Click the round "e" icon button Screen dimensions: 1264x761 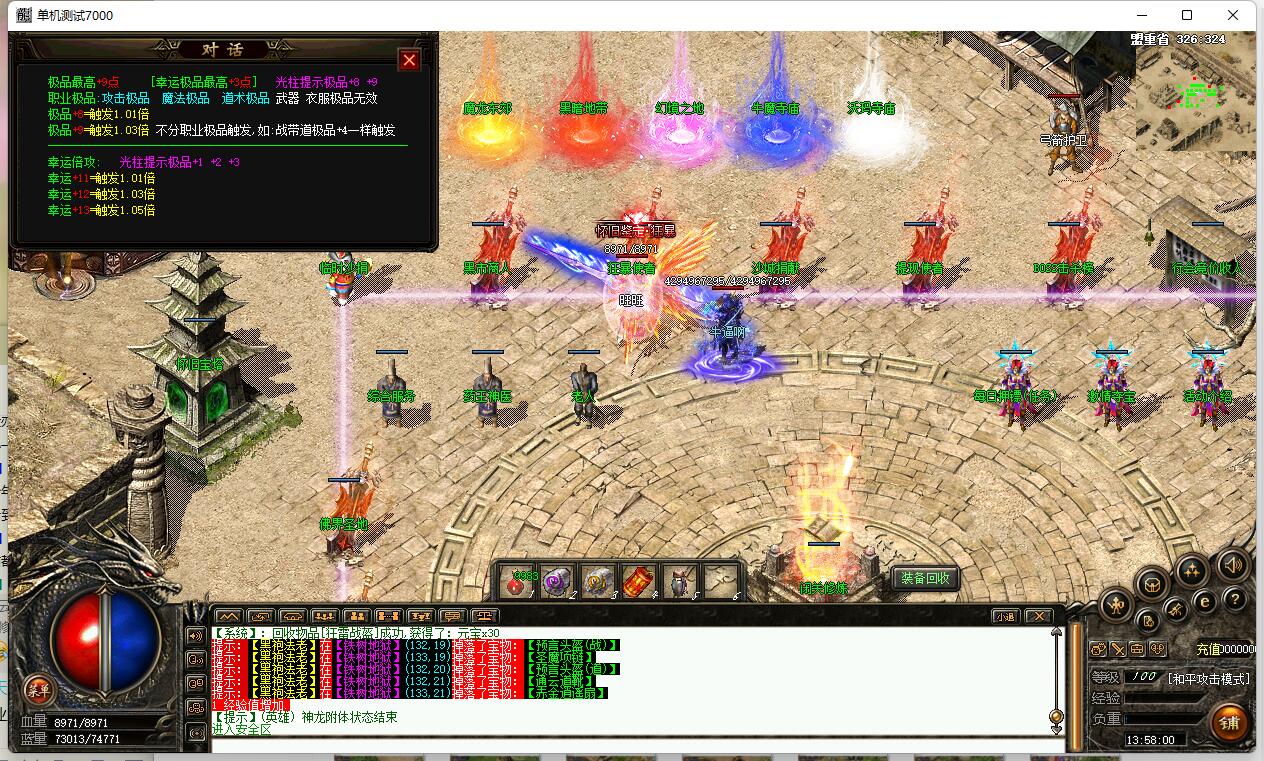pyautogui.click(x=1205, y=601)
